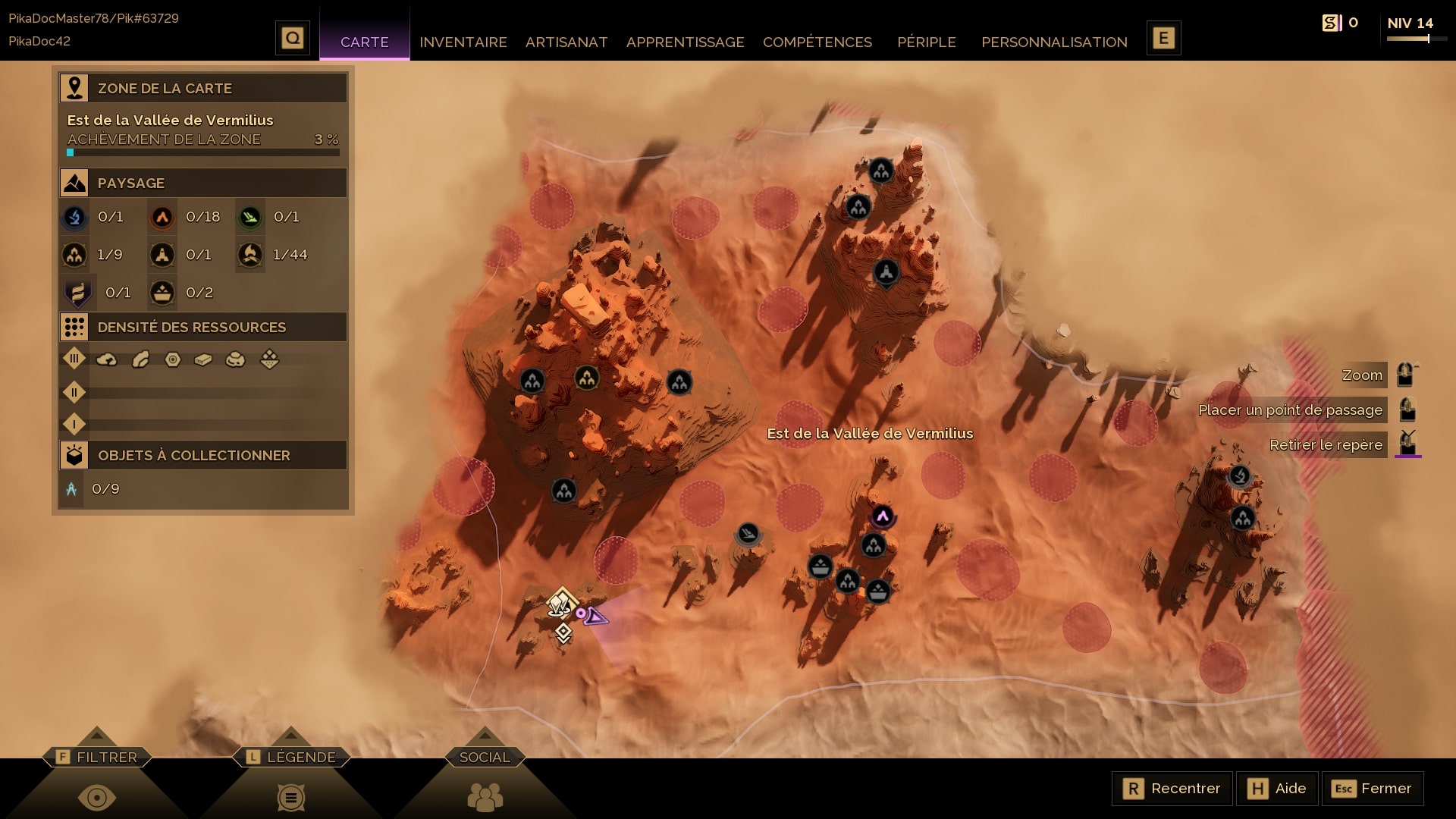
Task: Select the APPRENTISSAGE tab
Action: (685, 42)
